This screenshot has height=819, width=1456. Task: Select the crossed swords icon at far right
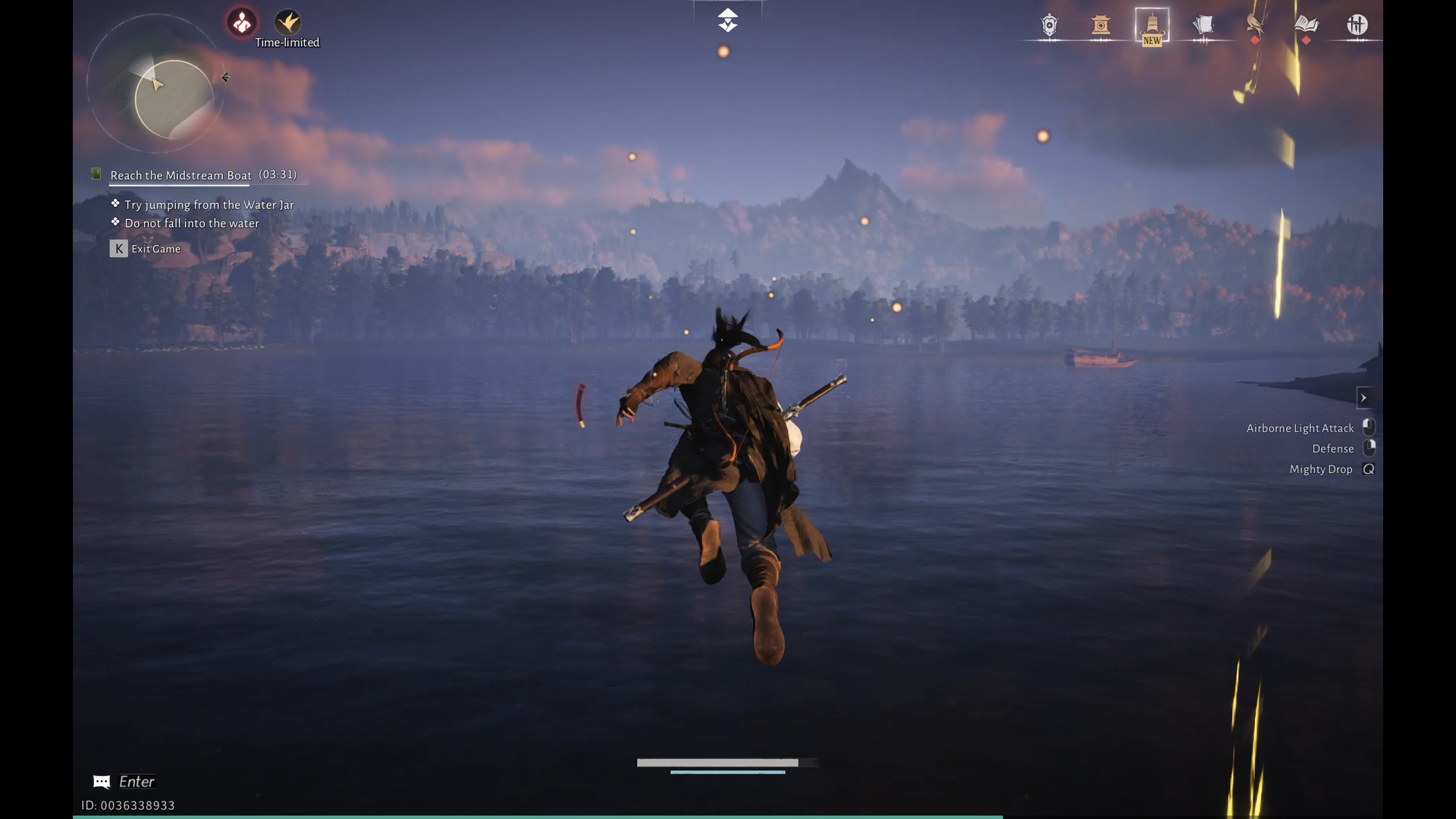[x=1357, y=24]
